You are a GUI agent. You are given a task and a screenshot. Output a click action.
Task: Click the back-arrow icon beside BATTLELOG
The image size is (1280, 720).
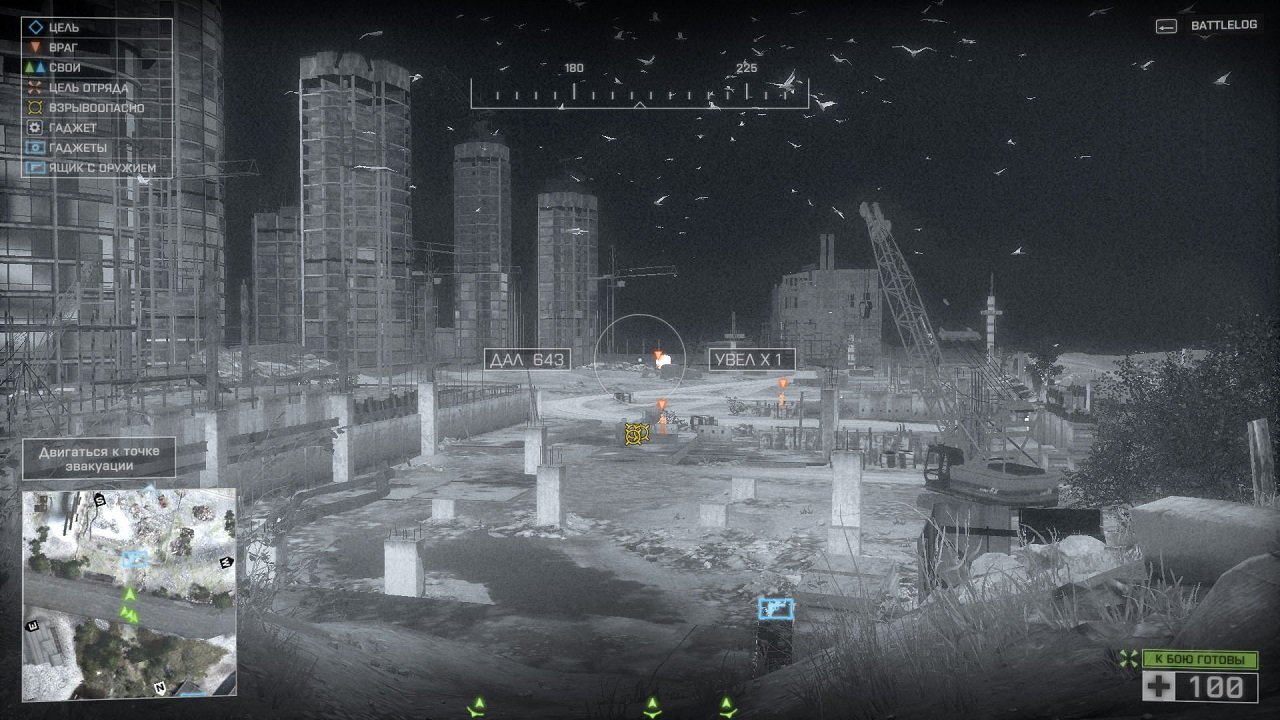pos(1166,28)
